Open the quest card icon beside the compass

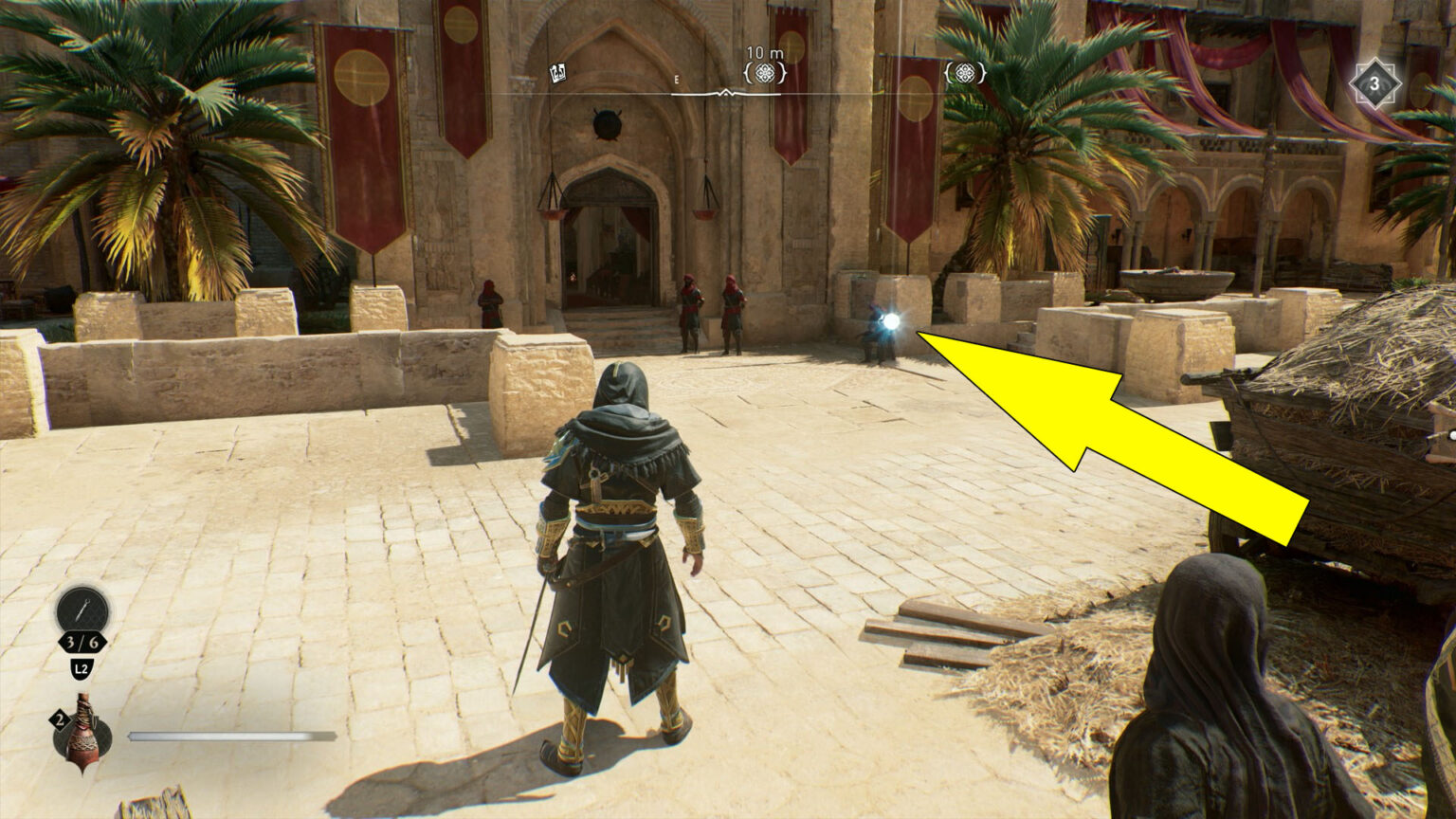[x=557, y=70]
